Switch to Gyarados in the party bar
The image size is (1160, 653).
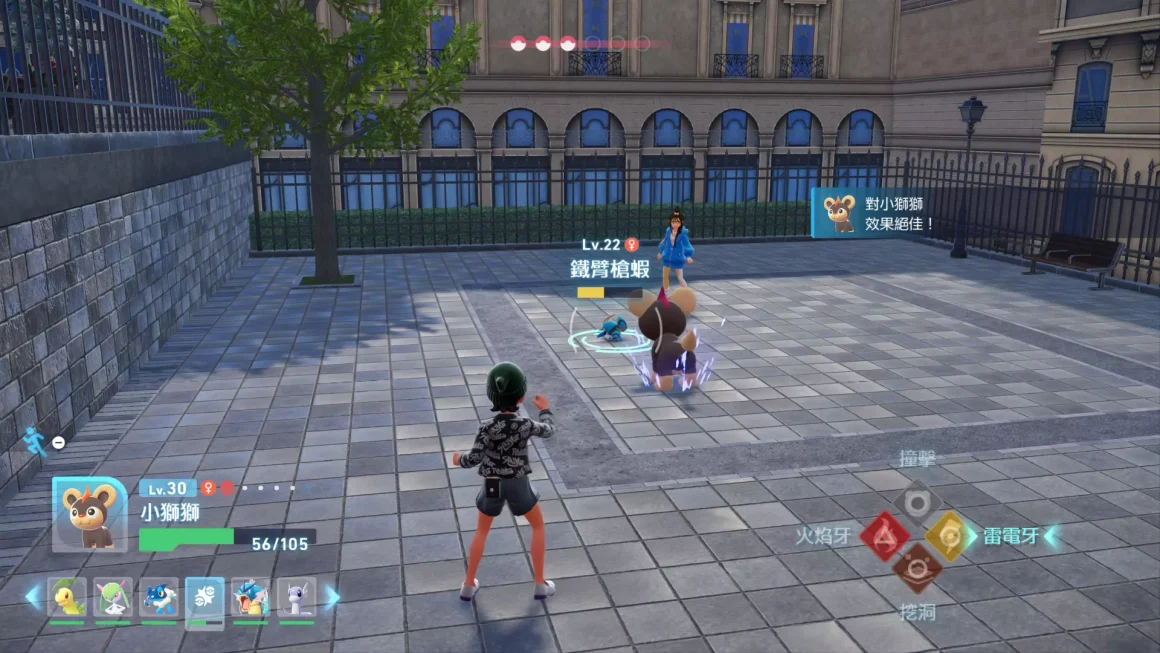click(250, 597)
